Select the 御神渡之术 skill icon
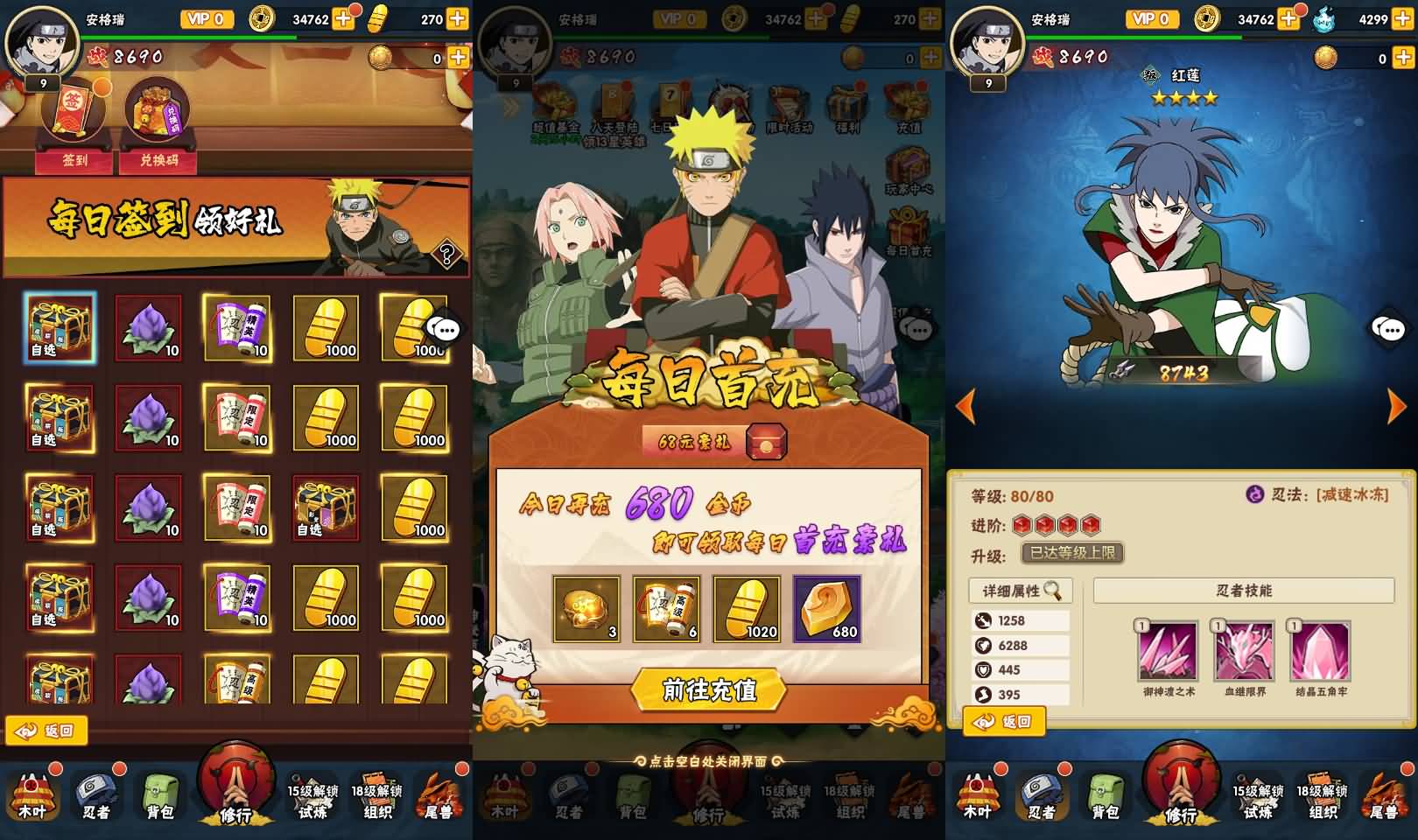 pyautogui.click(x=1168, y=652)
